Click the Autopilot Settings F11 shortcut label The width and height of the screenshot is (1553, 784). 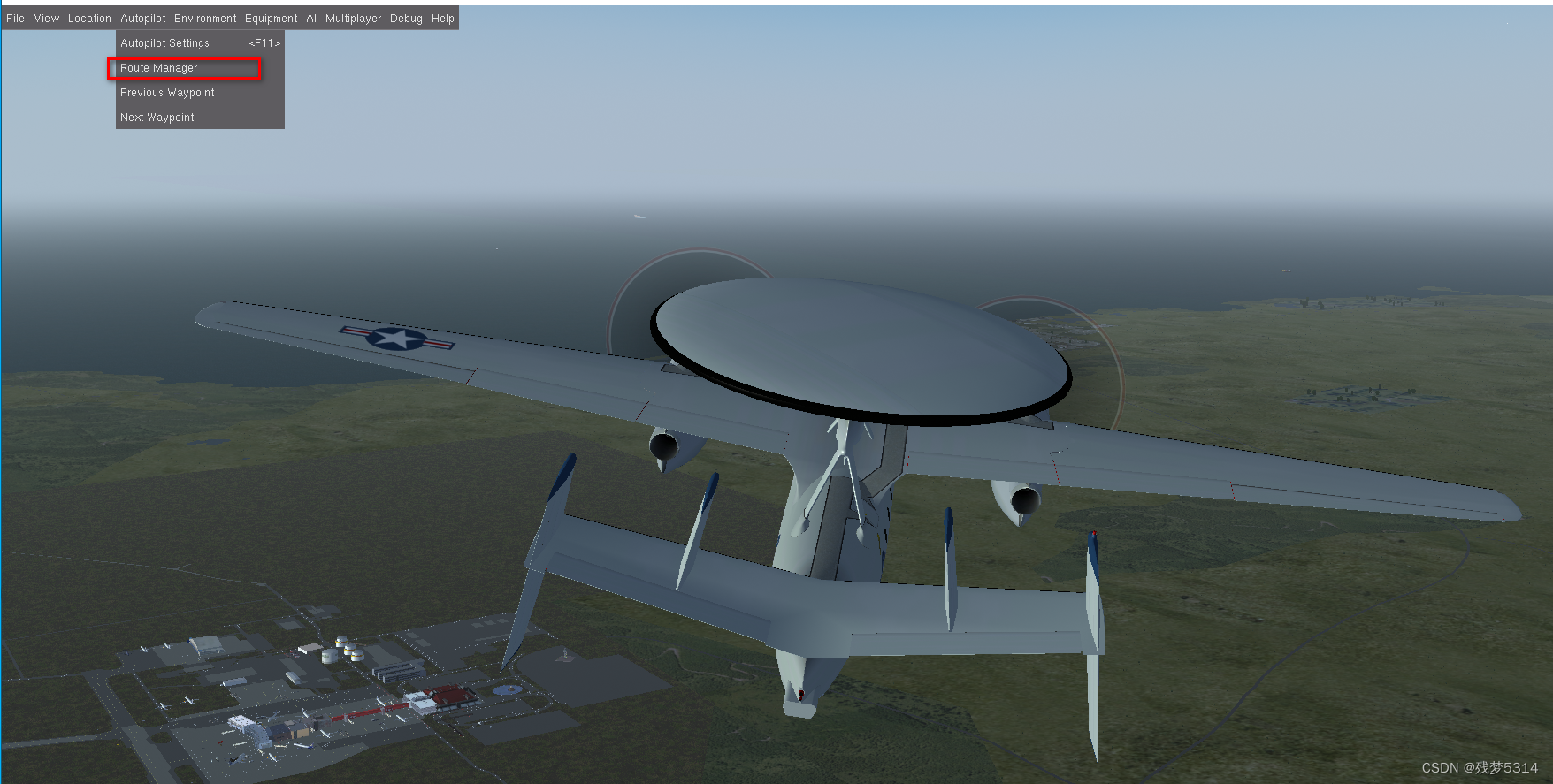coord(264,42)
